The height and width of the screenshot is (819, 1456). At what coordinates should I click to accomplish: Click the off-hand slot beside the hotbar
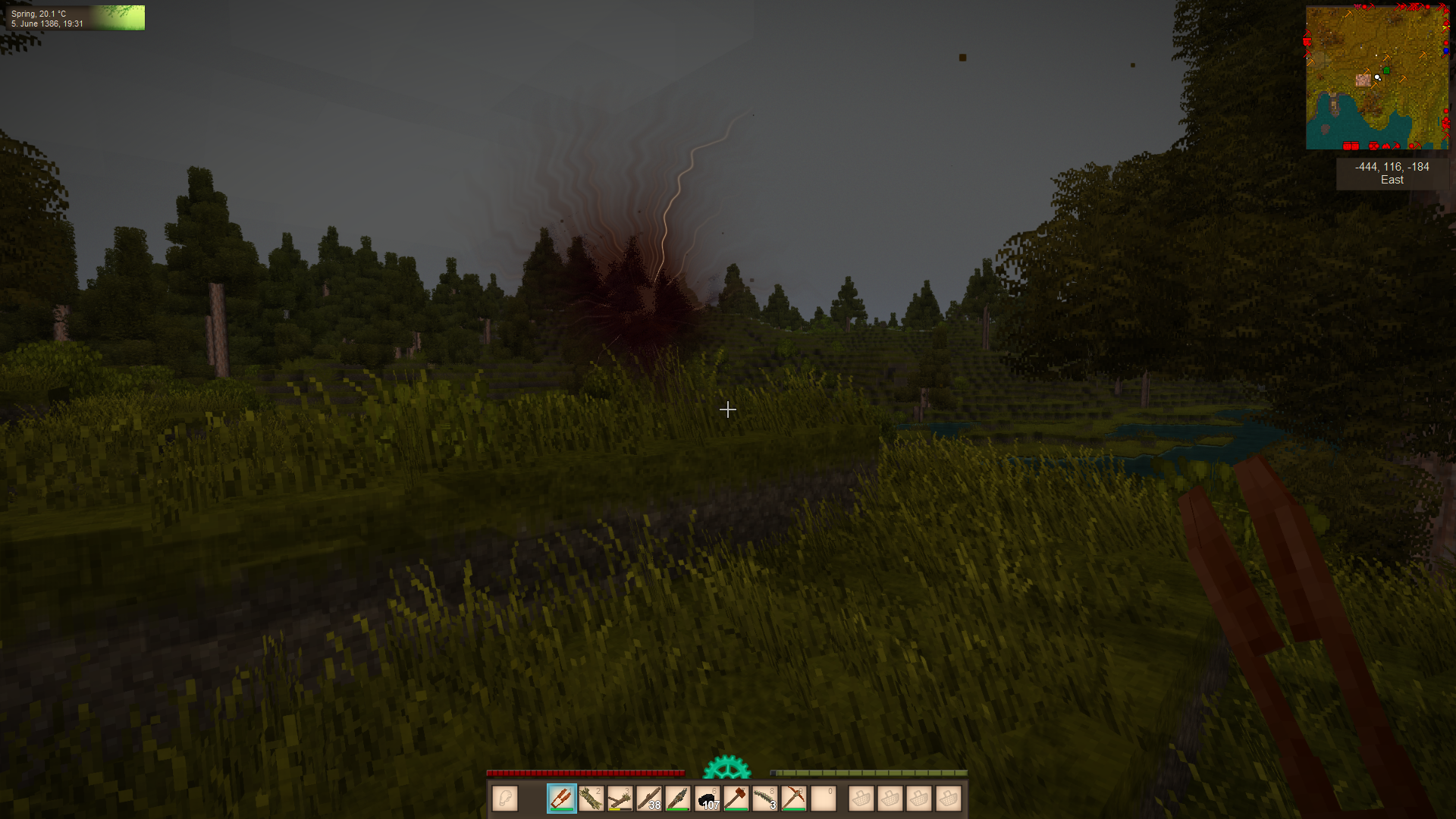pos(505,799)
